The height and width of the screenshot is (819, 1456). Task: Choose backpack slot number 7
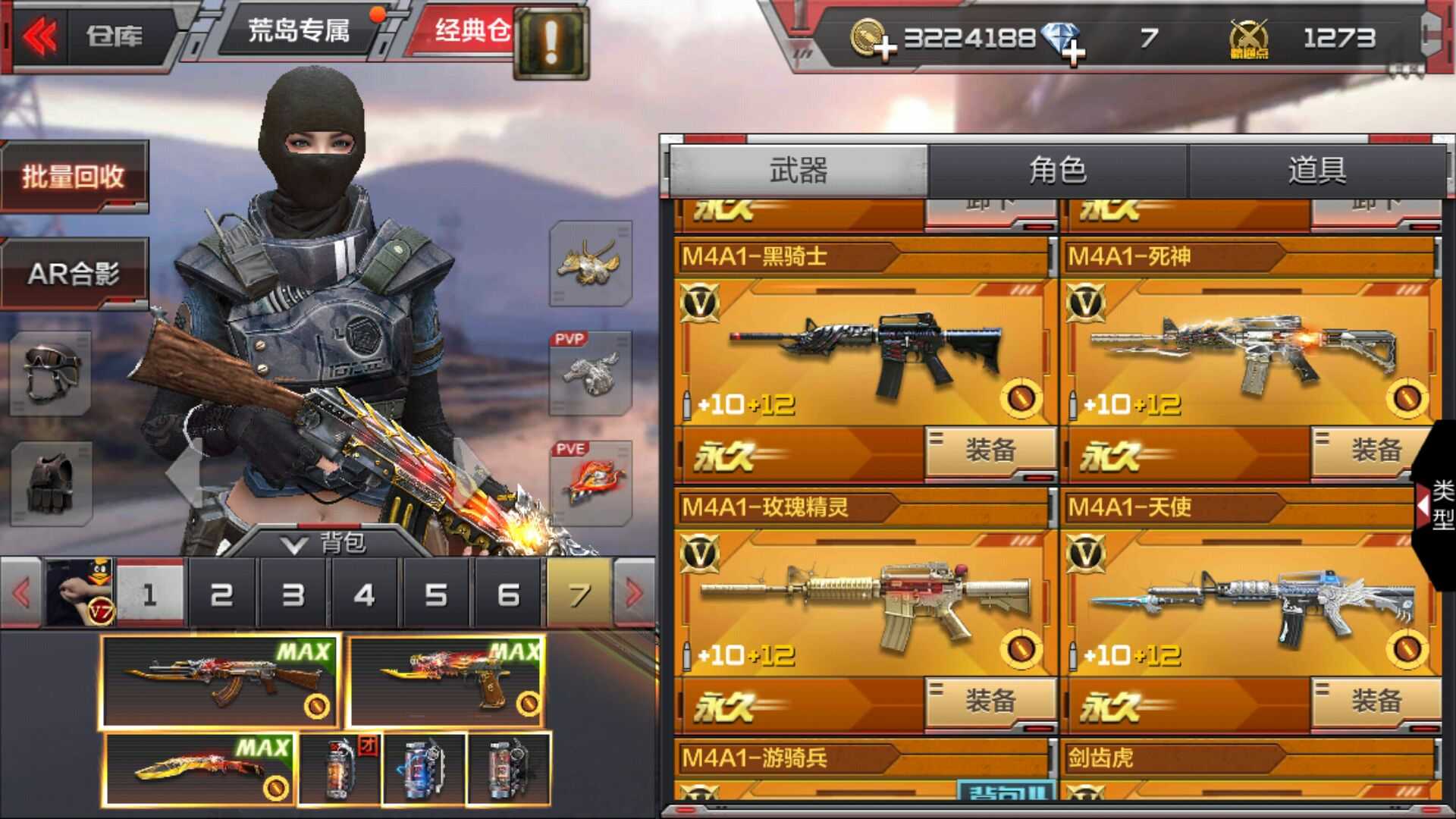579,595
